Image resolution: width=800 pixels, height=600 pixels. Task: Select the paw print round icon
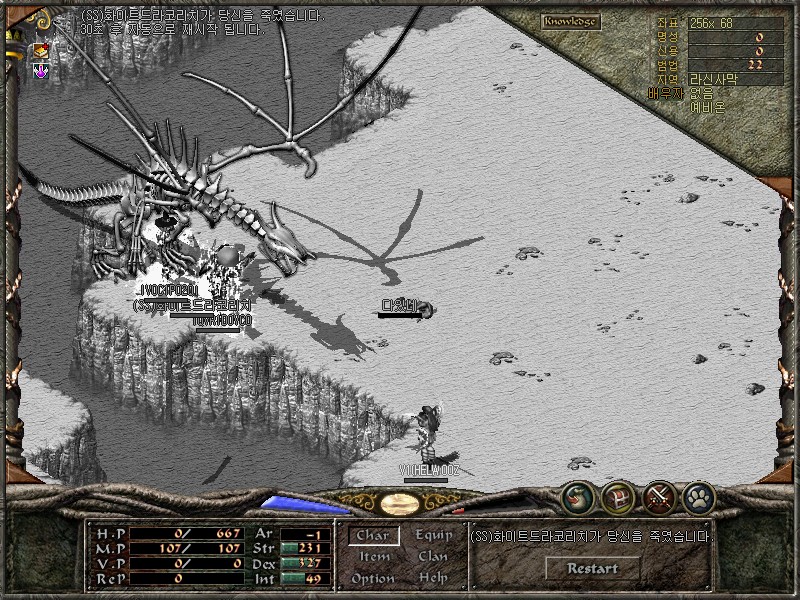pos(697,495)
